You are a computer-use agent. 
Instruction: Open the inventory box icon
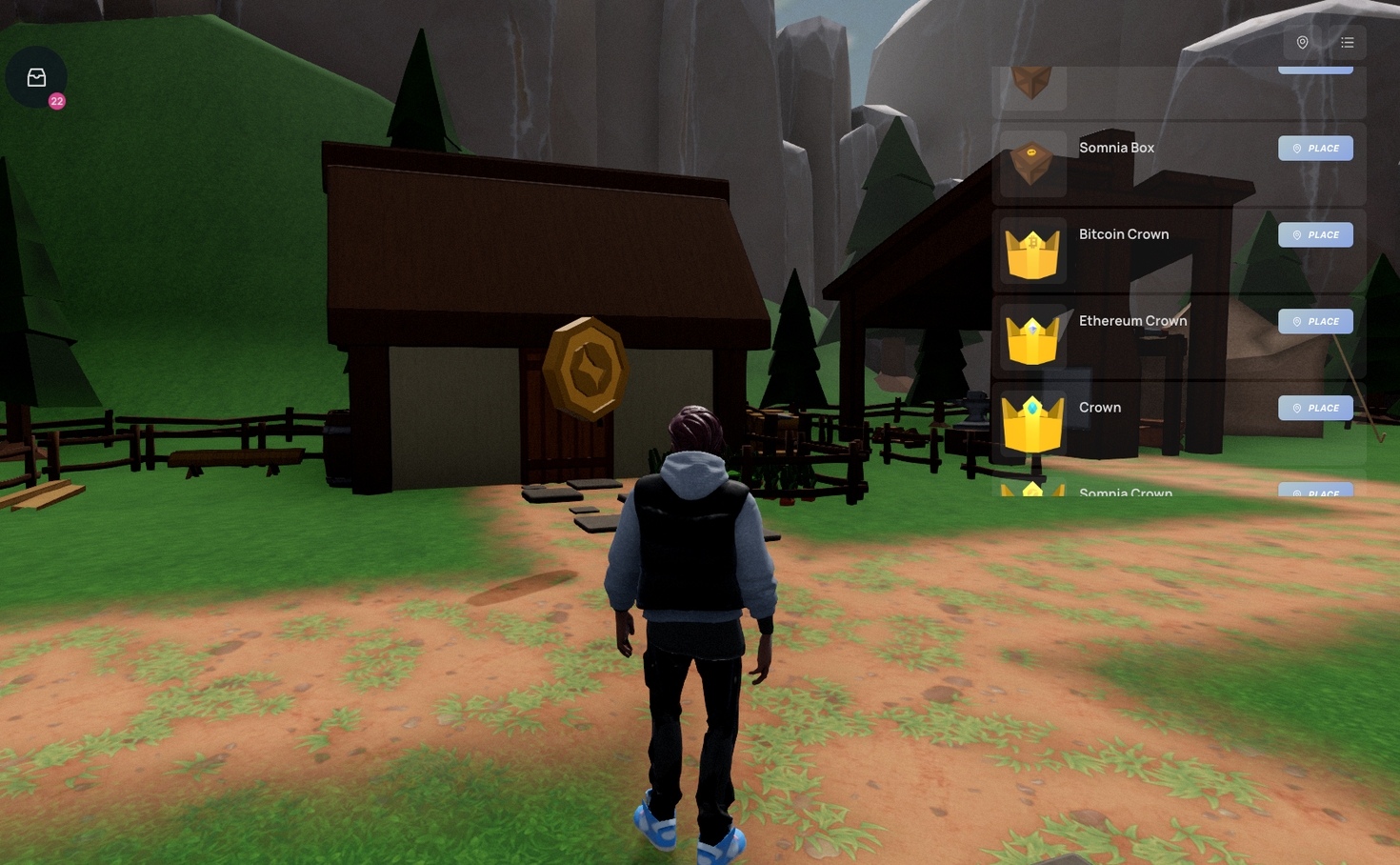(x=36, y=77)
